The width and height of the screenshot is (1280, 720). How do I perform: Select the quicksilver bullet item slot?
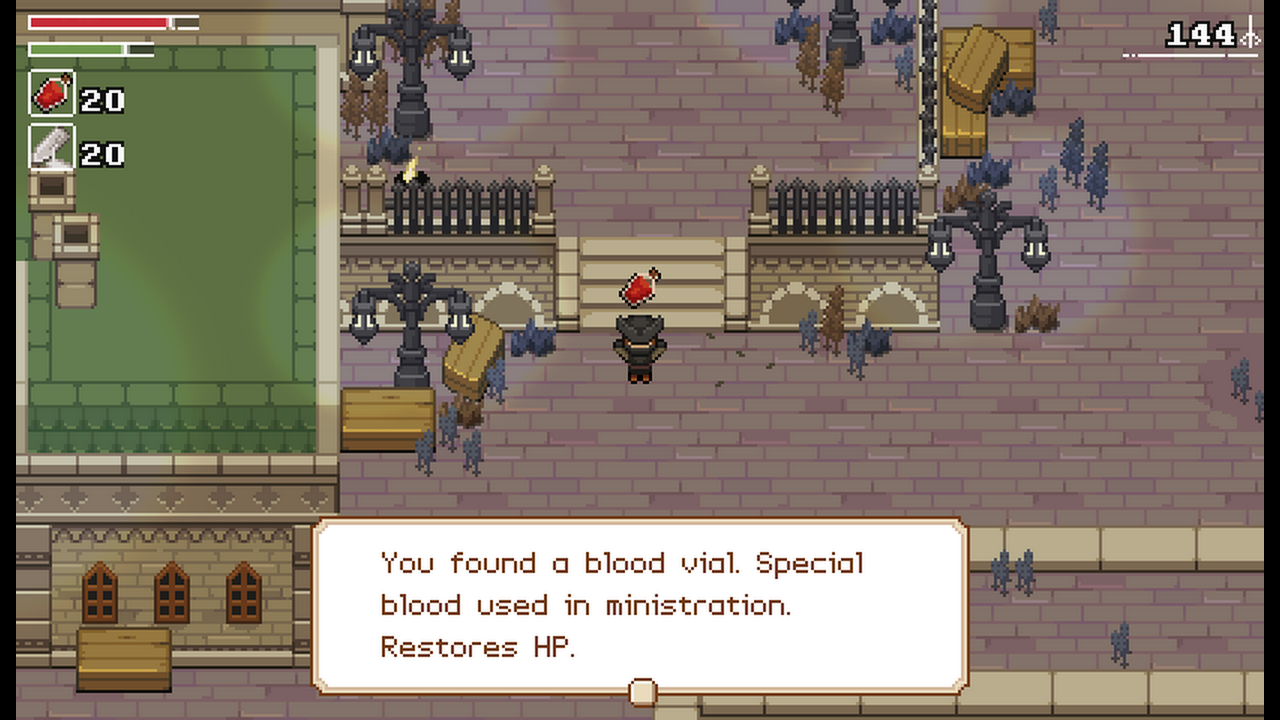(52, 148)
